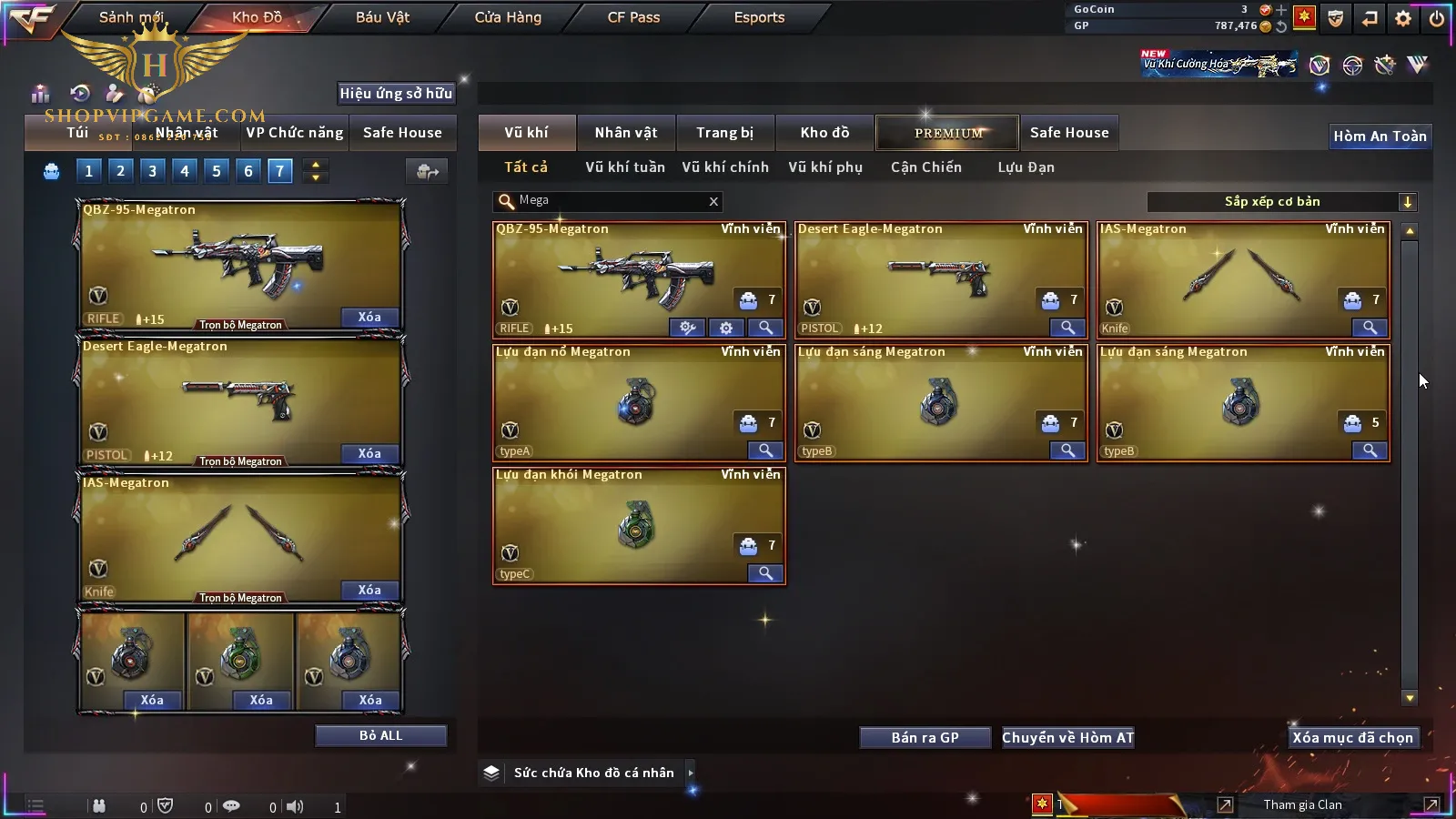Open the Hòm An Toàn safe box
Viewport: 1456px width, 819px height.
click(1380, 136)
